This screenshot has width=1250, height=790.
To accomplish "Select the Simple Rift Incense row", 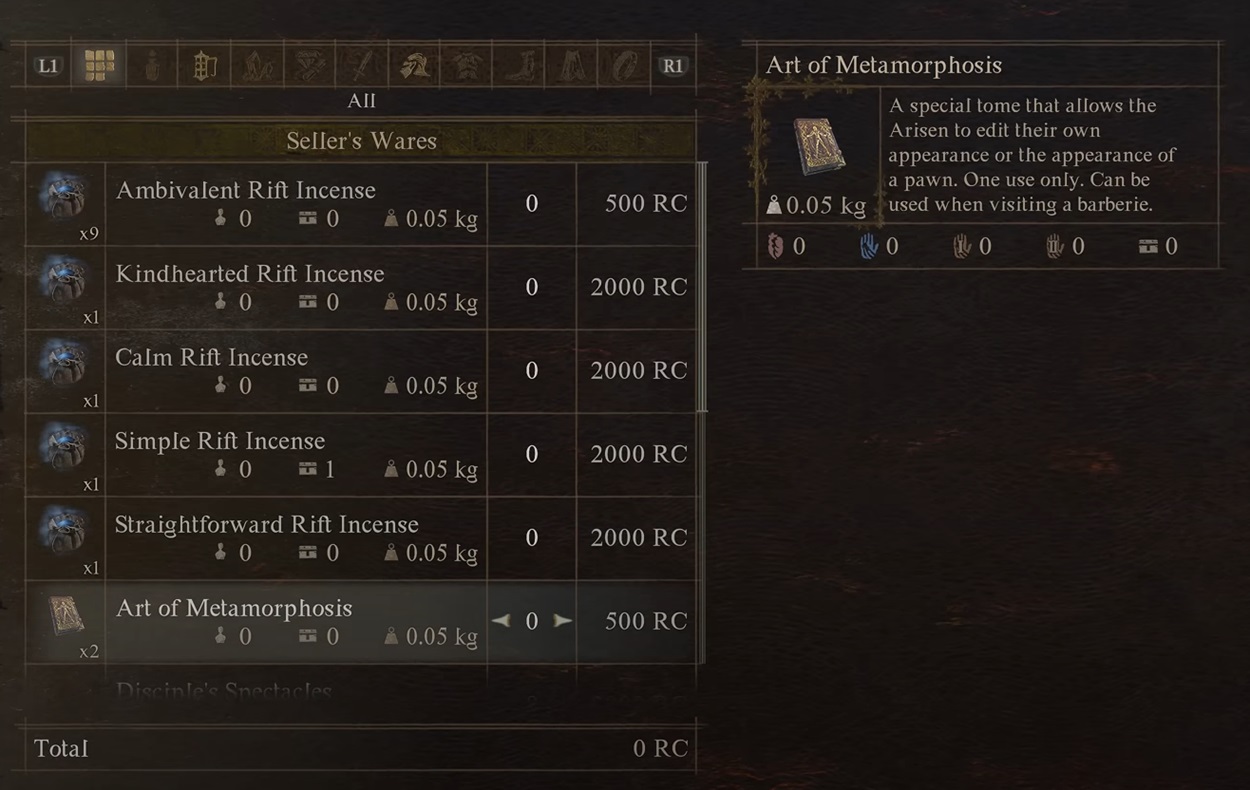I will click(300, 455).
